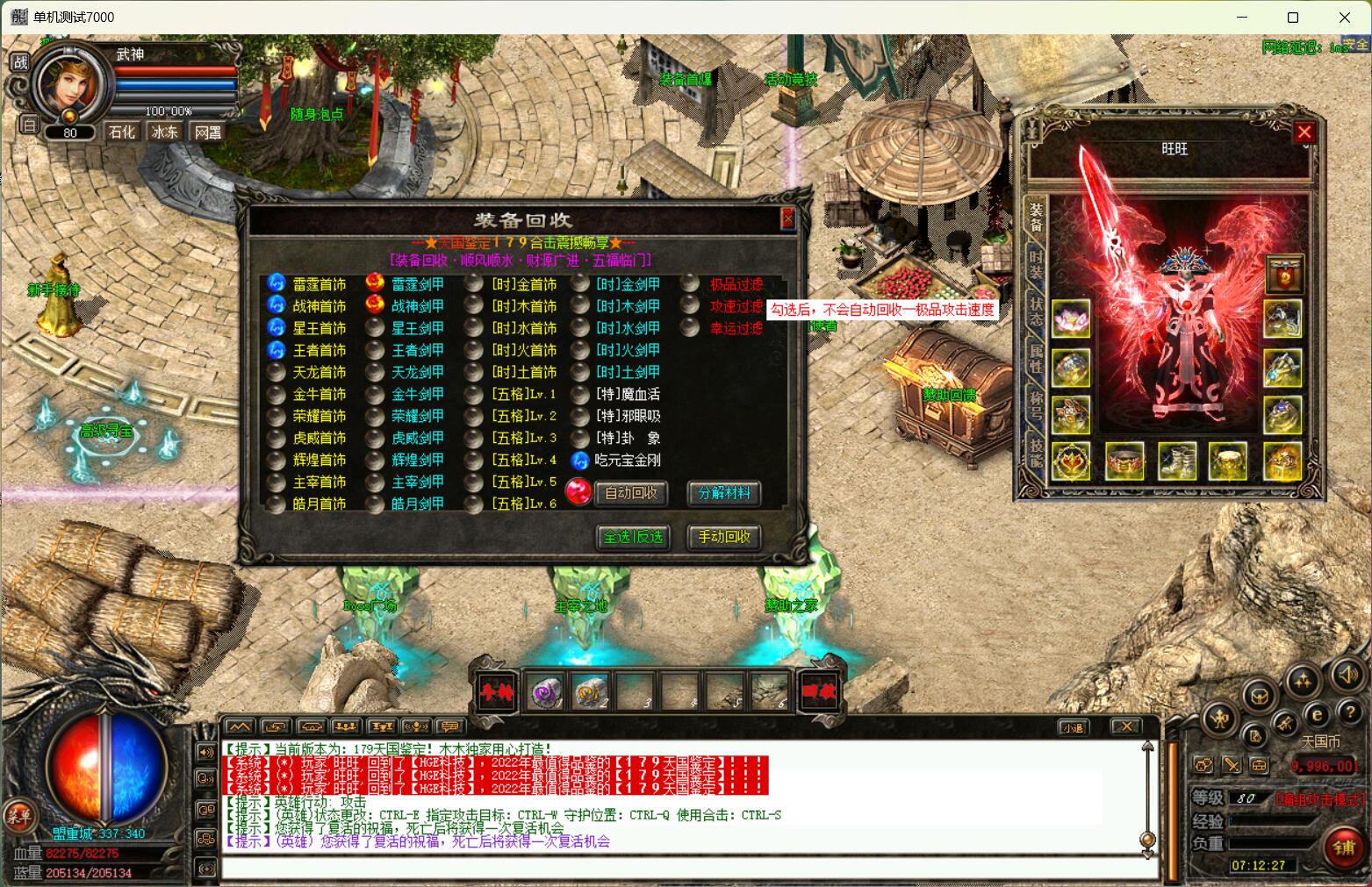Close the 旺旺 character equipment panel
The image size is (1372, 887).
pos(1304,132)
